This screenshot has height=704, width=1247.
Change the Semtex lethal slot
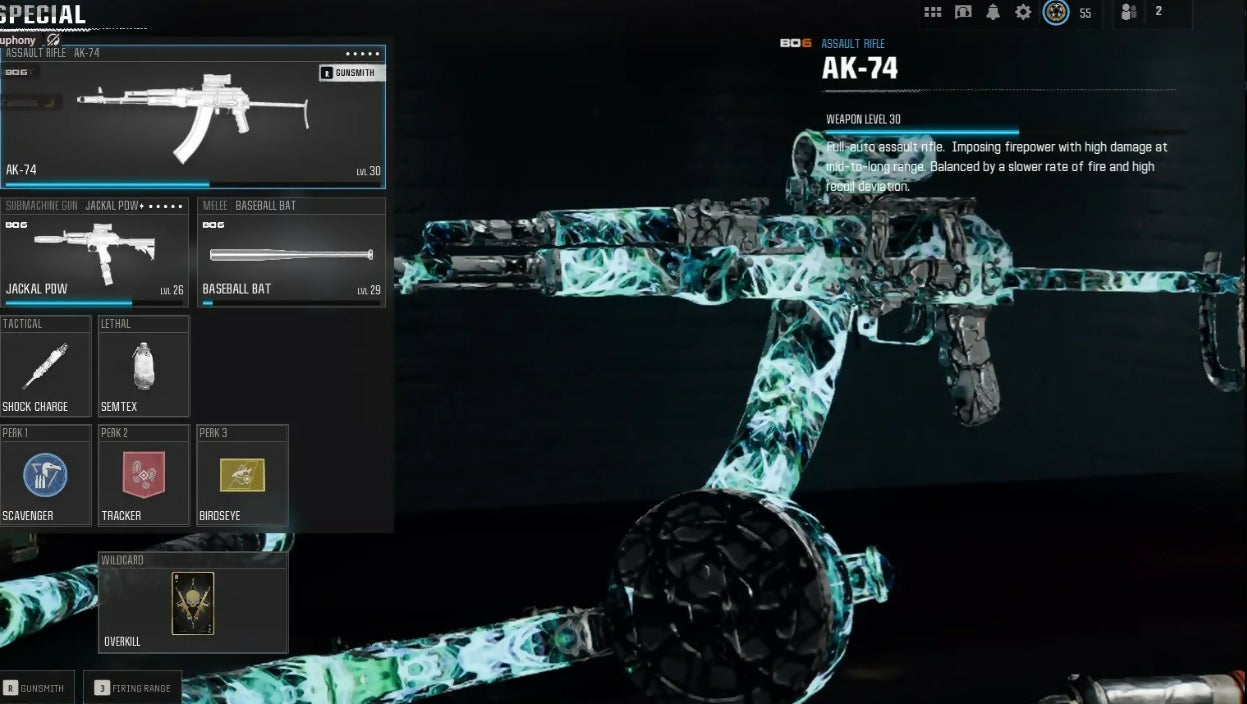click(144, 366)
